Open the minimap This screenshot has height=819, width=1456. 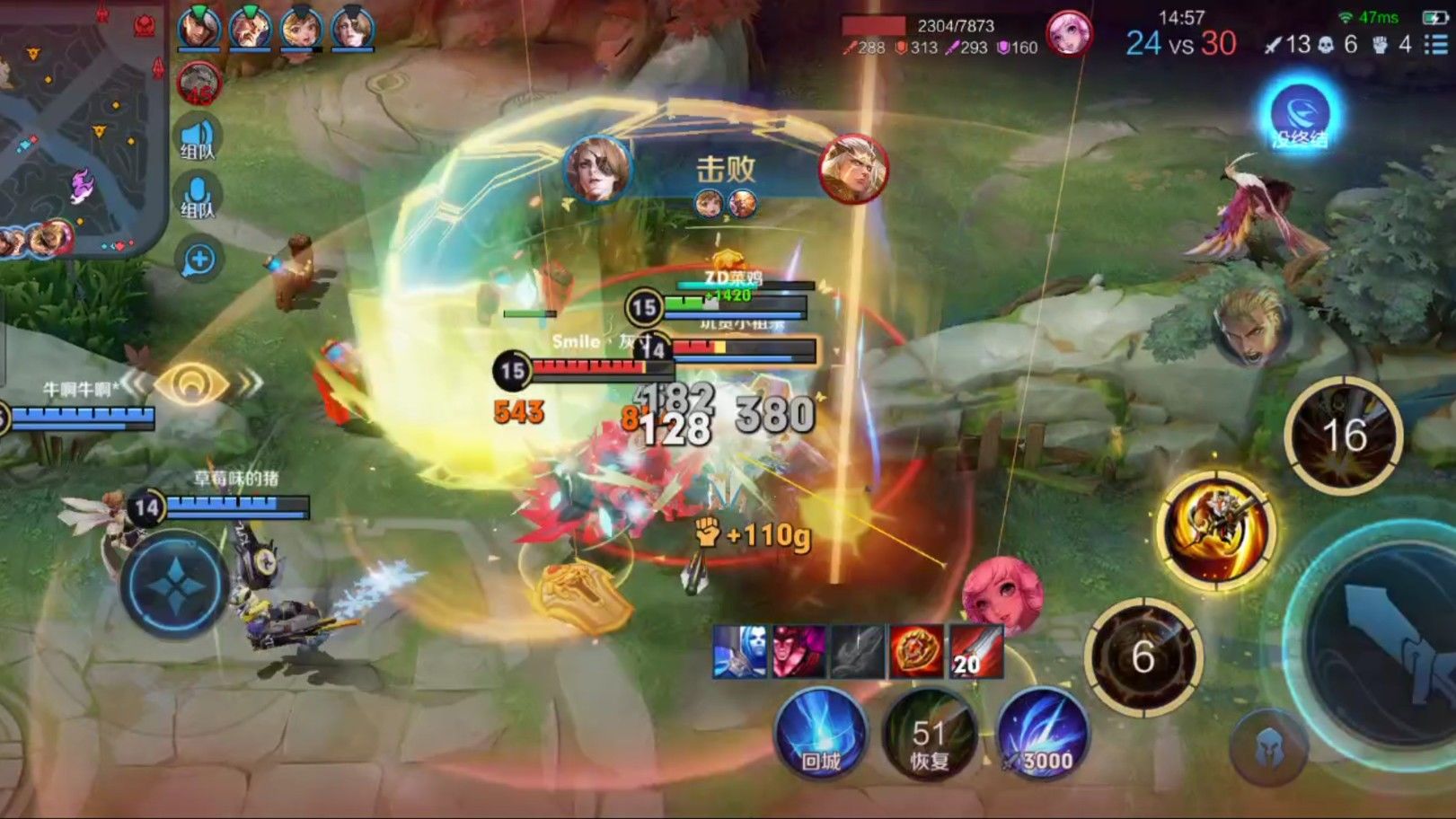81,126
